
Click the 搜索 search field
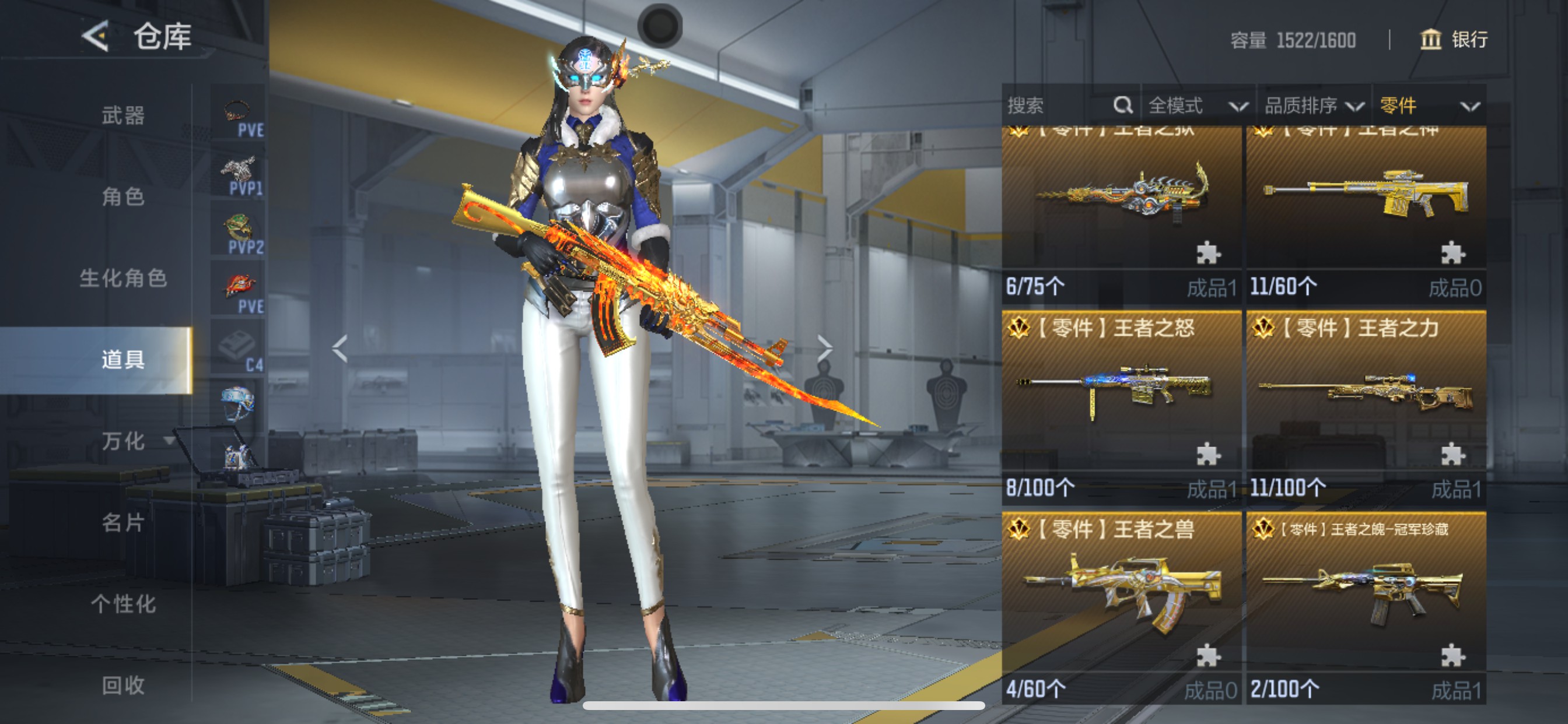pyautogui.click(x=1059, y=106)
